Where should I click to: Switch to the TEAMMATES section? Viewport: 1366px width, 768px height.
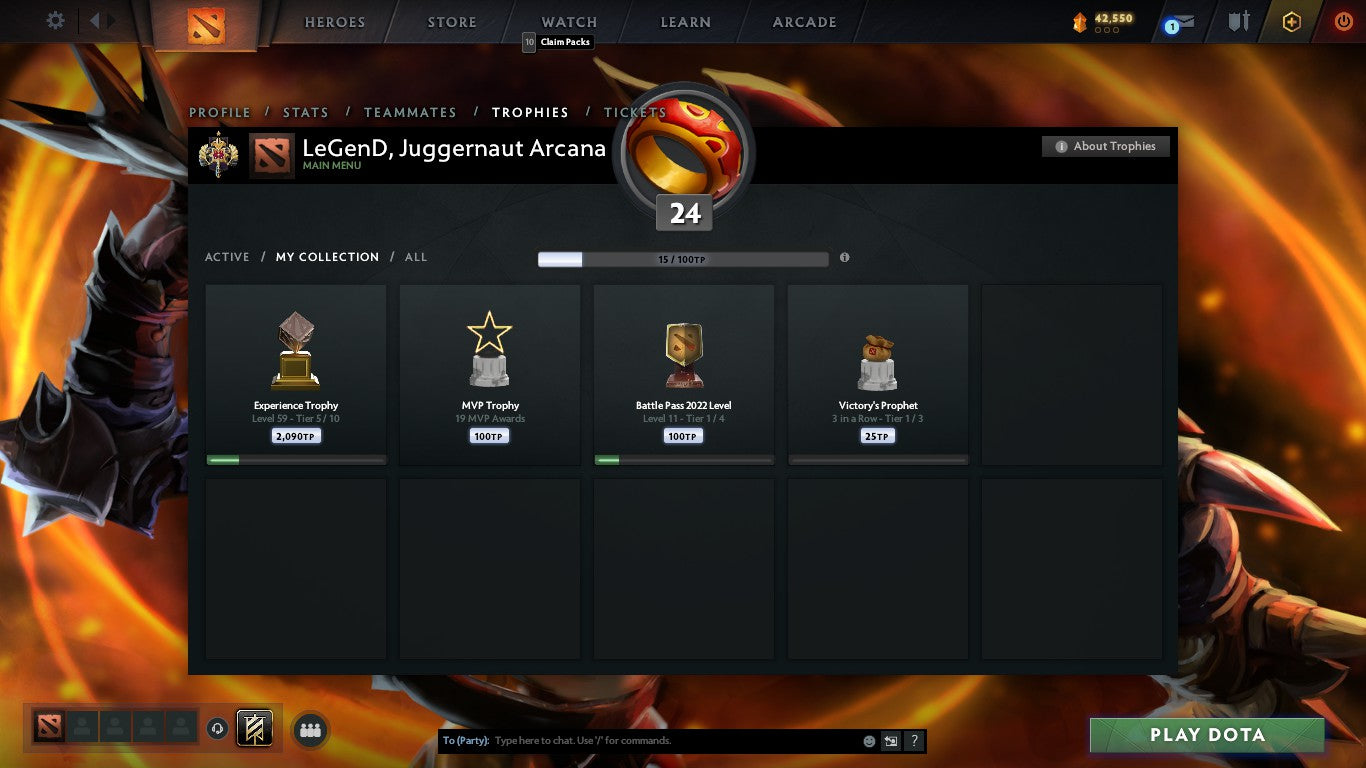(410, 113)
